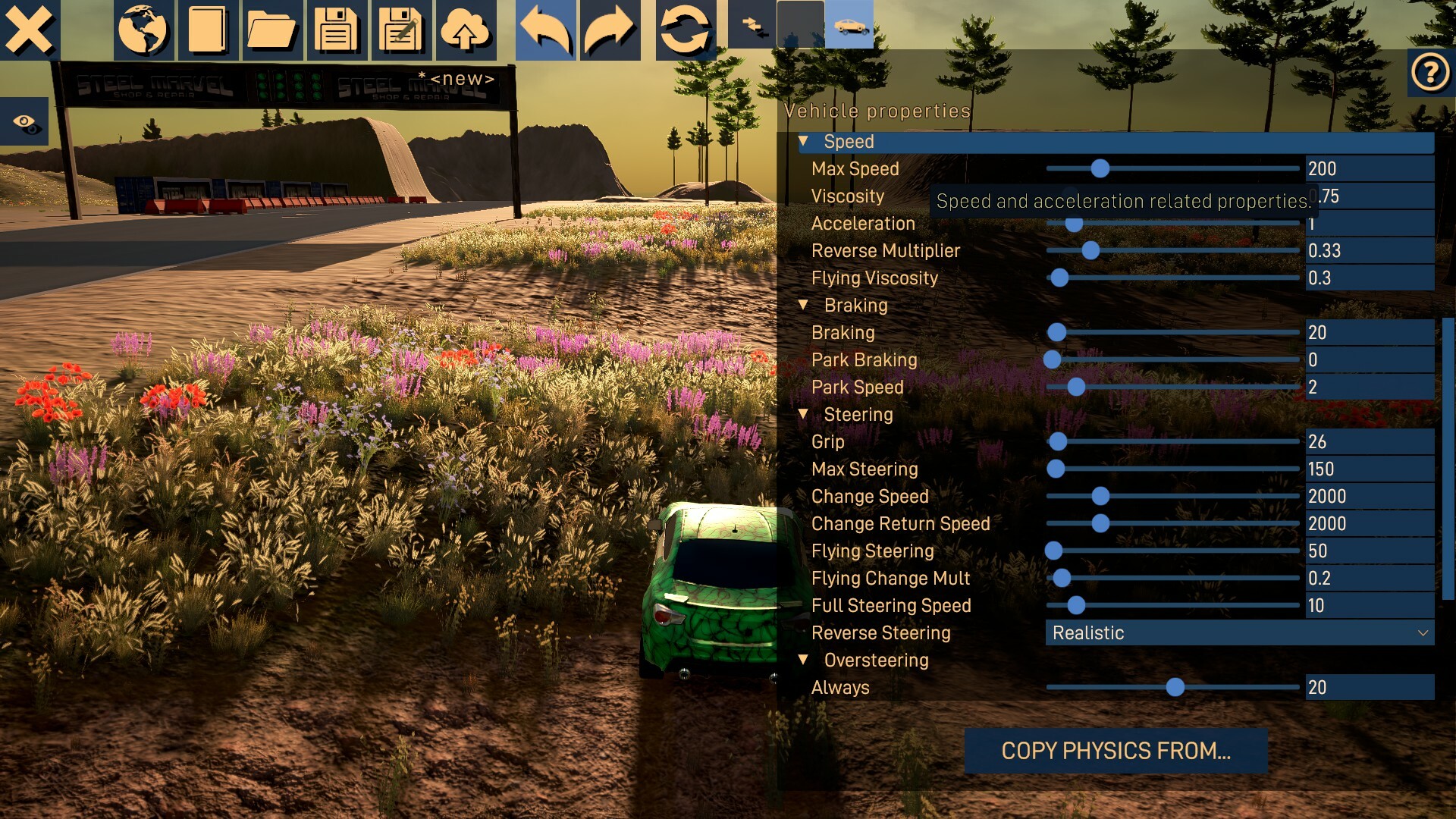Click the Copy Physics From button

[x=1116, y=751]
